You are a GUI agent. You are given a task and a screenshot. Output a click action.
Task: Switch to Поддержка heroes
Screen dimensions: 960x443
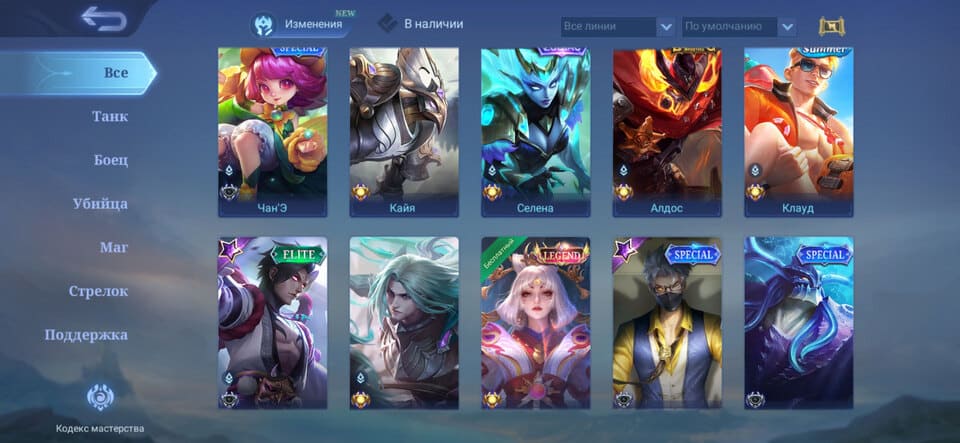[86, 335]
